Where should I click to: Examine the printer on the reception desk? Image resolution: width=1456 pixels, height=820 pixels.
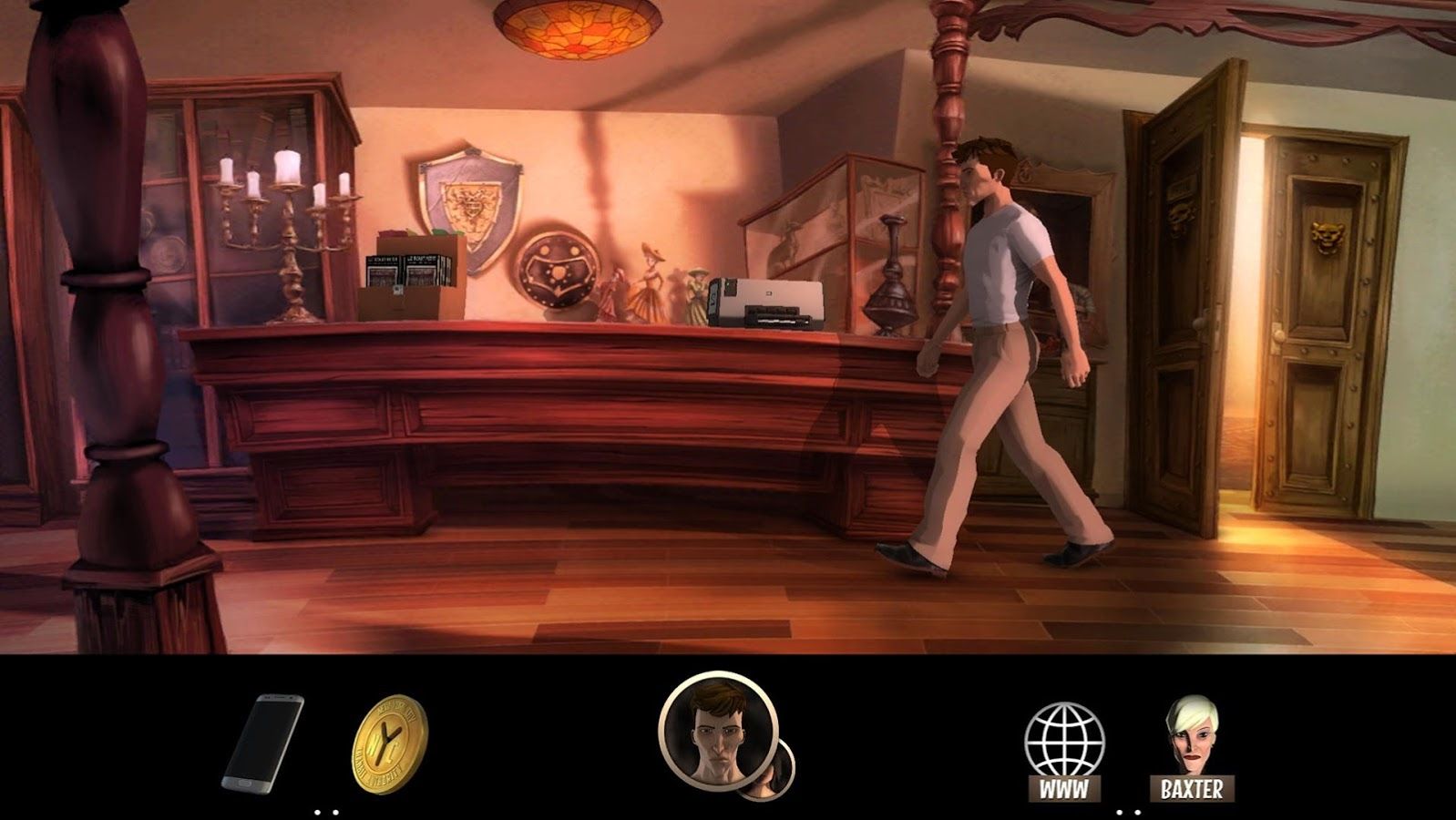(767, 301)
